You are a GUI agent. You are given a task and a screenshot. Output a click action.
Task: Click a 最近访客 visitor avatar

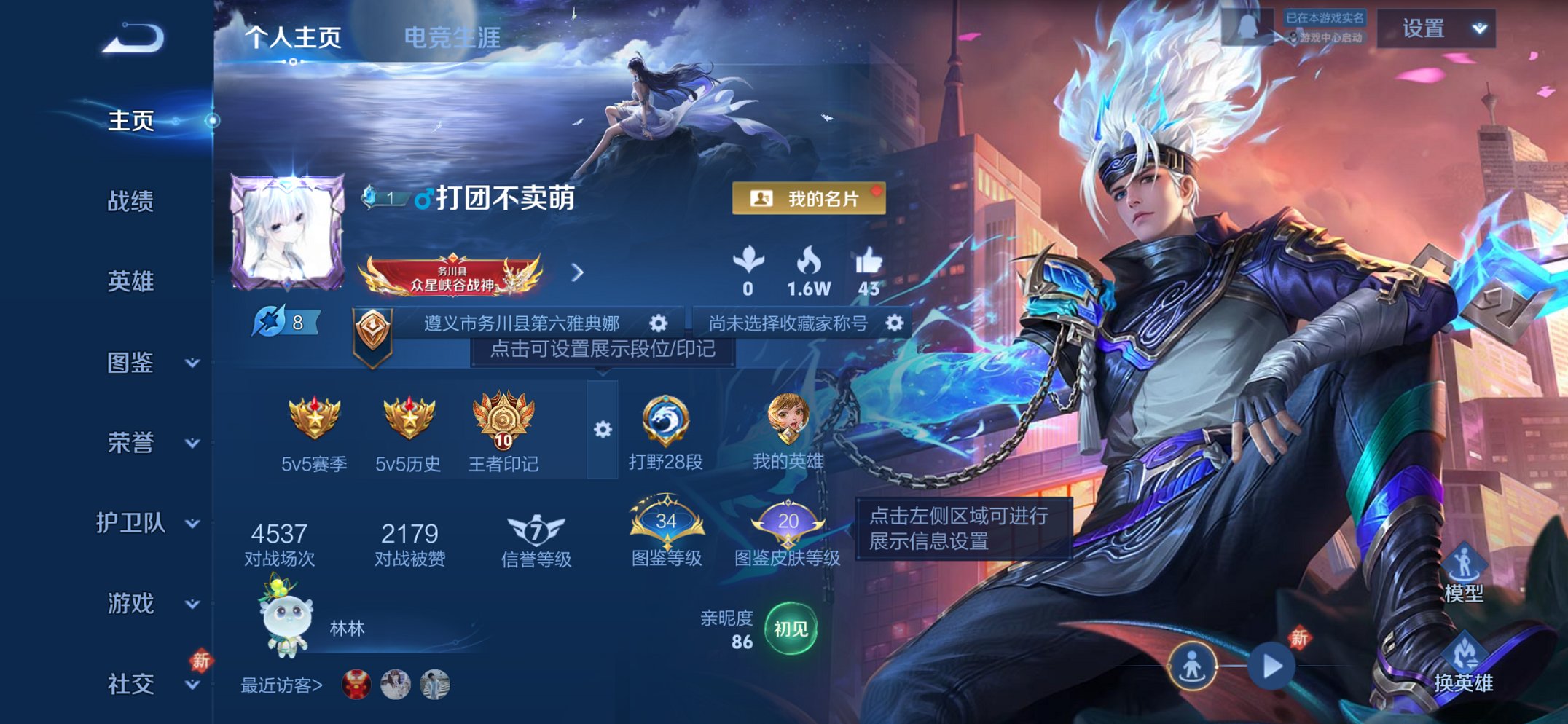point(356,685)
